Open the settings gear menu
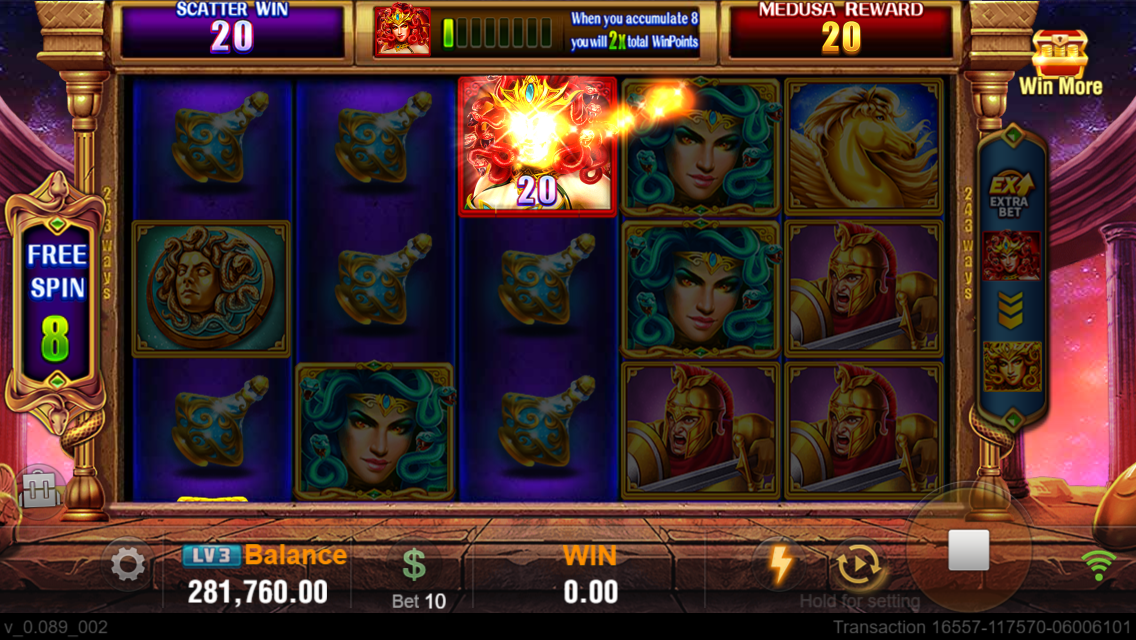Viewport: 1136px width, 640px height. (127, 565)
